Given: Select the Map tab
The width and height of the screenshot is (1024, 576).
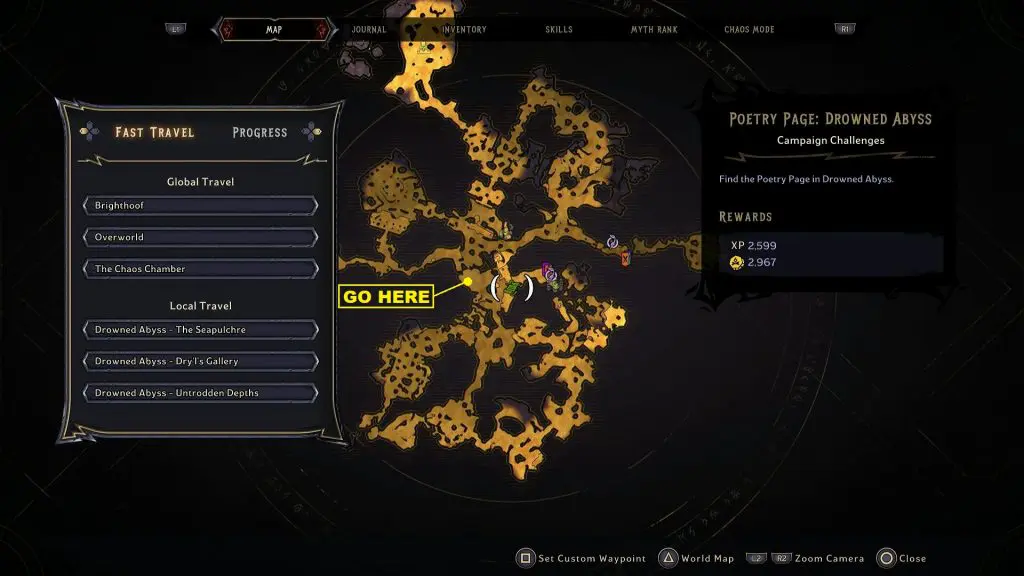Looking at the screenshot, I should click(x=273, y=30).
